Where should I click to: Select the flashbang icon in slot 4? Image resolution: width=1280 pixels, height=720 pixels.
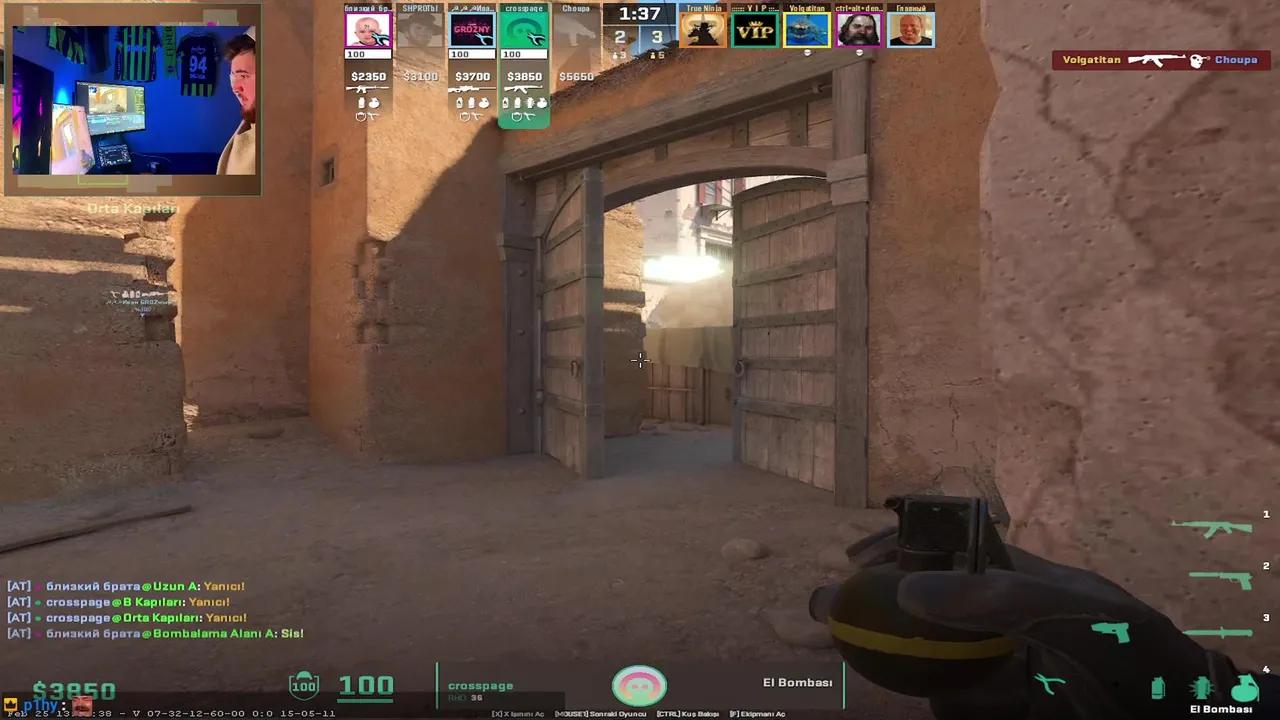point(1202,687)
